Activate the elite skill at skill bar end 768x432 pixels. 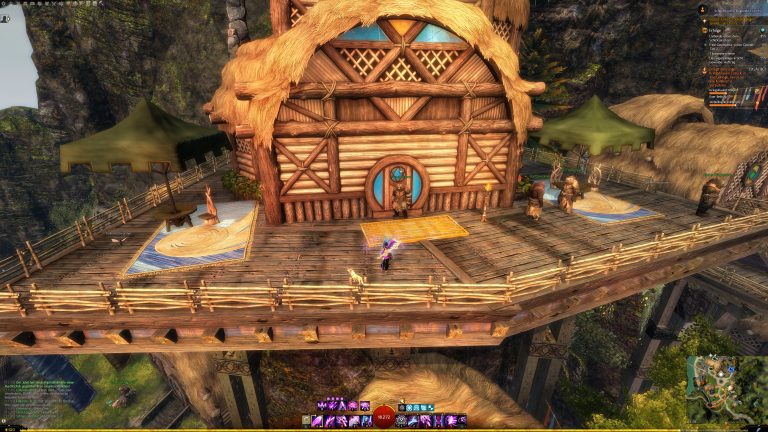point(462,421)
